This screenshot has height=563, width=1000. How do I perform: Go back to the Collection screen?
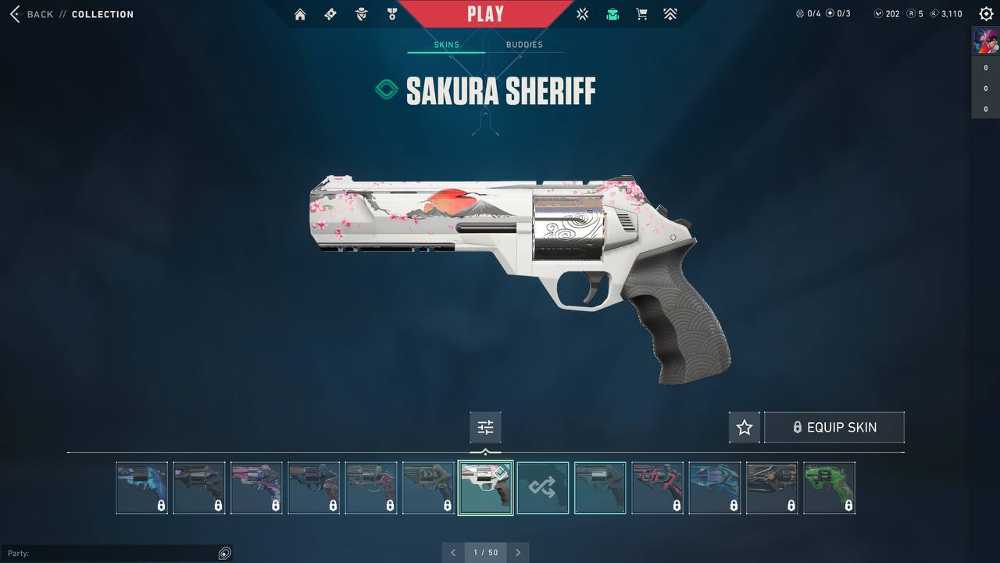click(32, 14)
